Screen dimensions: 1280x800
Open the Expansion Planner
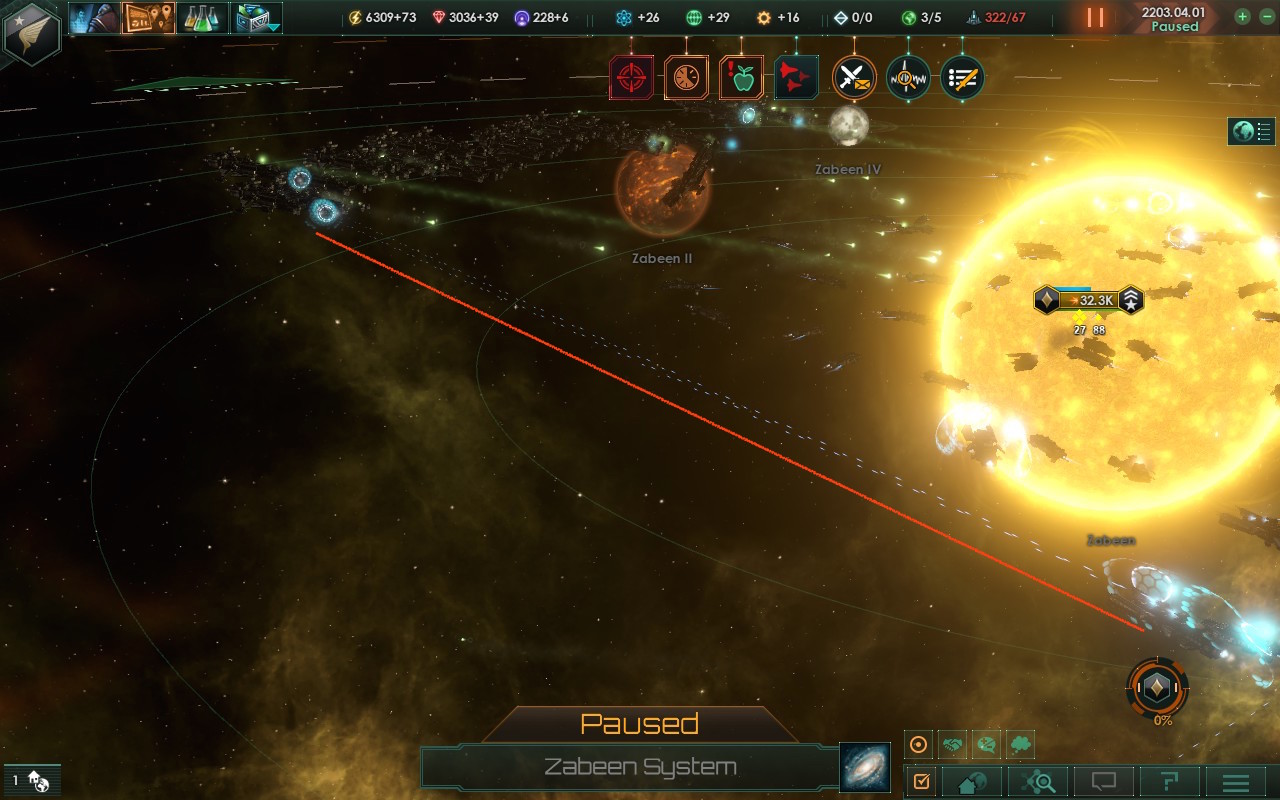(148, 17)
